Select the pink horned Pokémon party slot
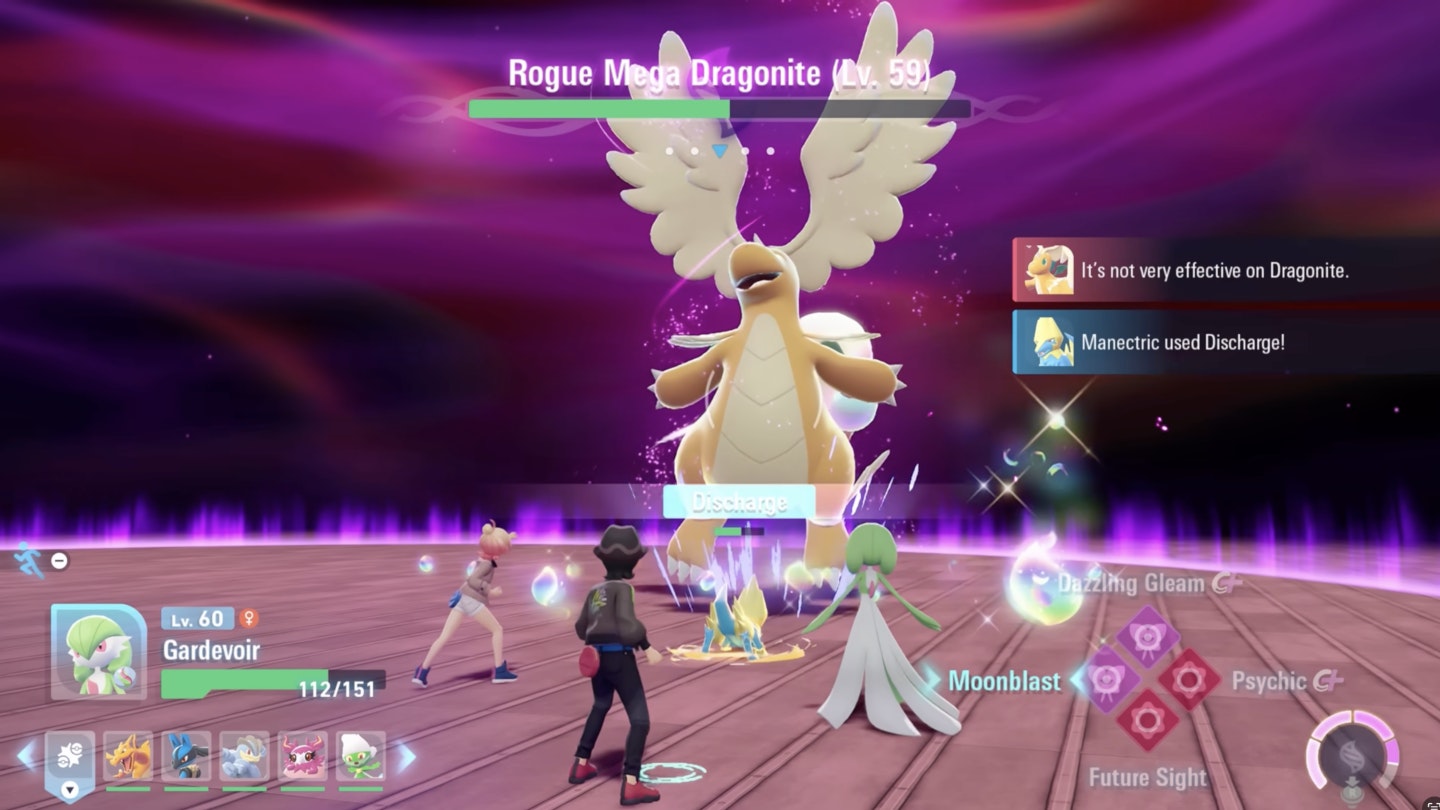 point(302,757)
